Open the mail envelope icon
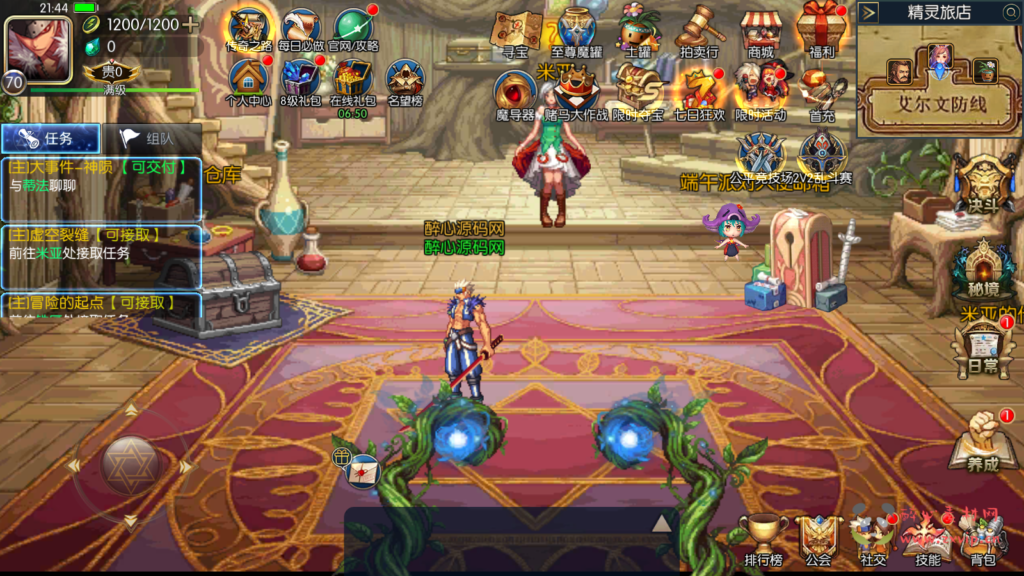This screenshot has width=1024, height=576. click(x=364, y=468)
